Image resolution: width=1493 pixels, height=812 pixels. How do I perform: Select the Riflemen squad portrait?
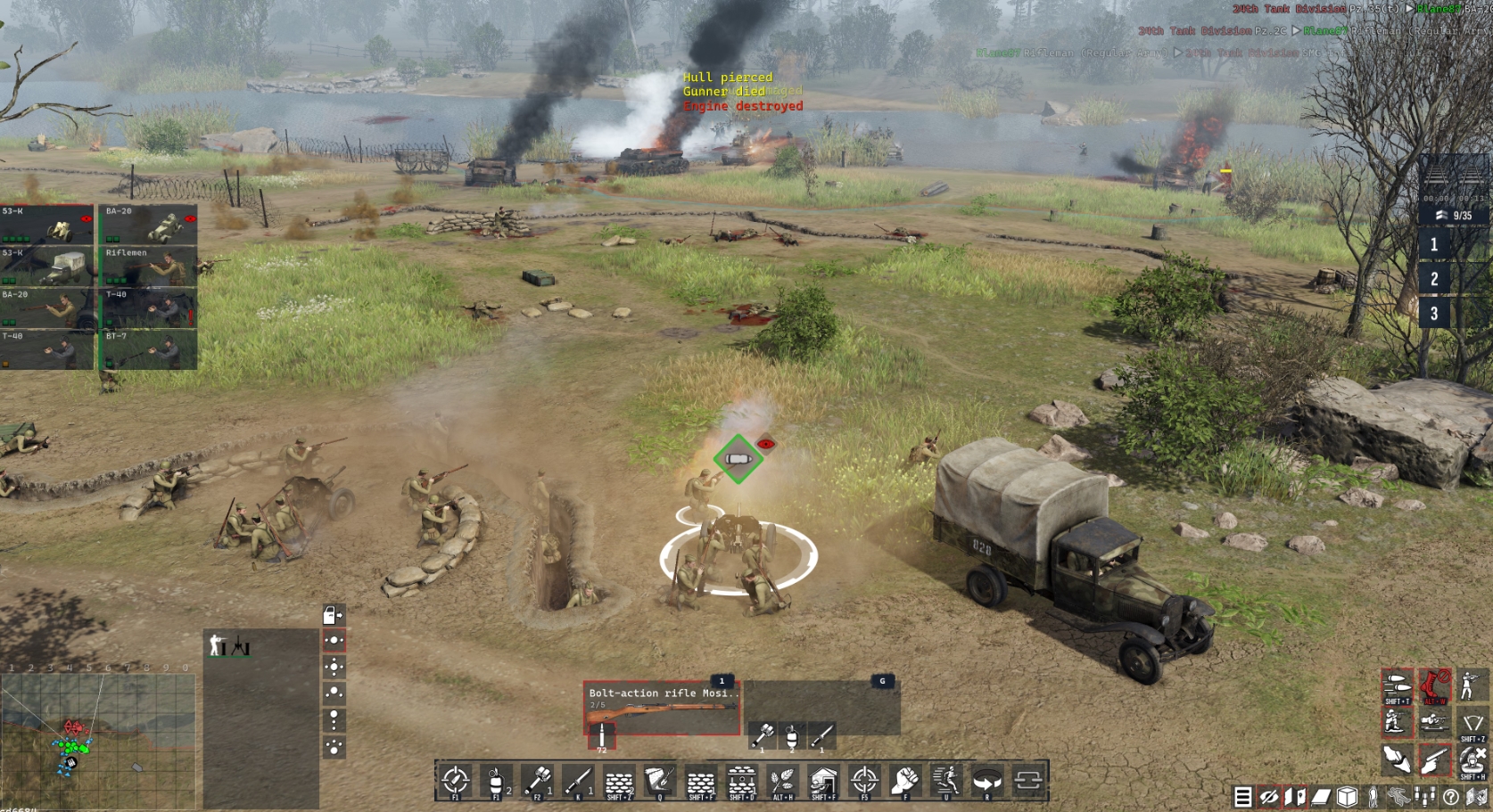(x=147, y=267)
